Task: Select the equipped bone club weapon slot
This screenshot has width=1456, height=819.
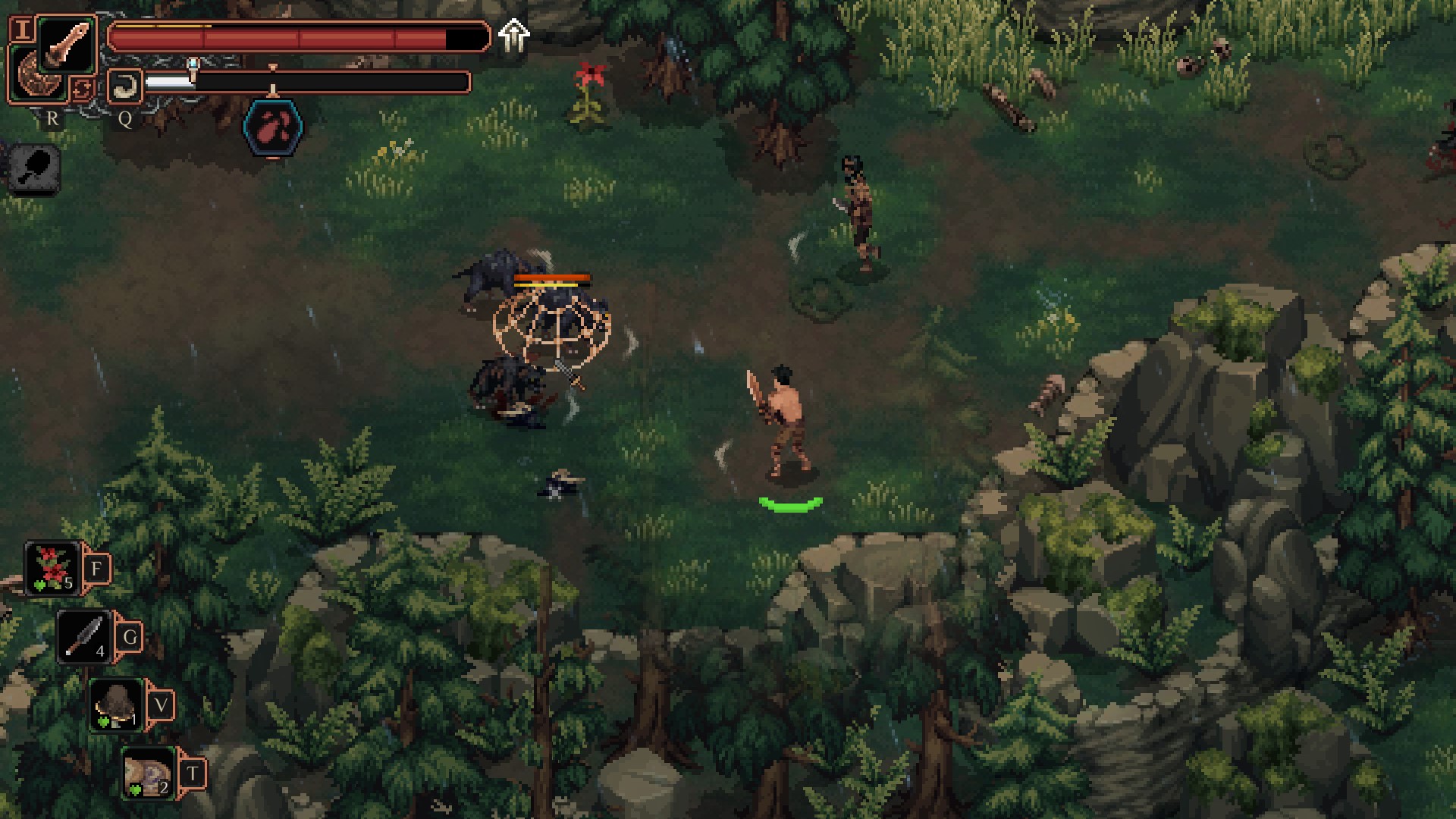Action: click(x=67, y=45)
